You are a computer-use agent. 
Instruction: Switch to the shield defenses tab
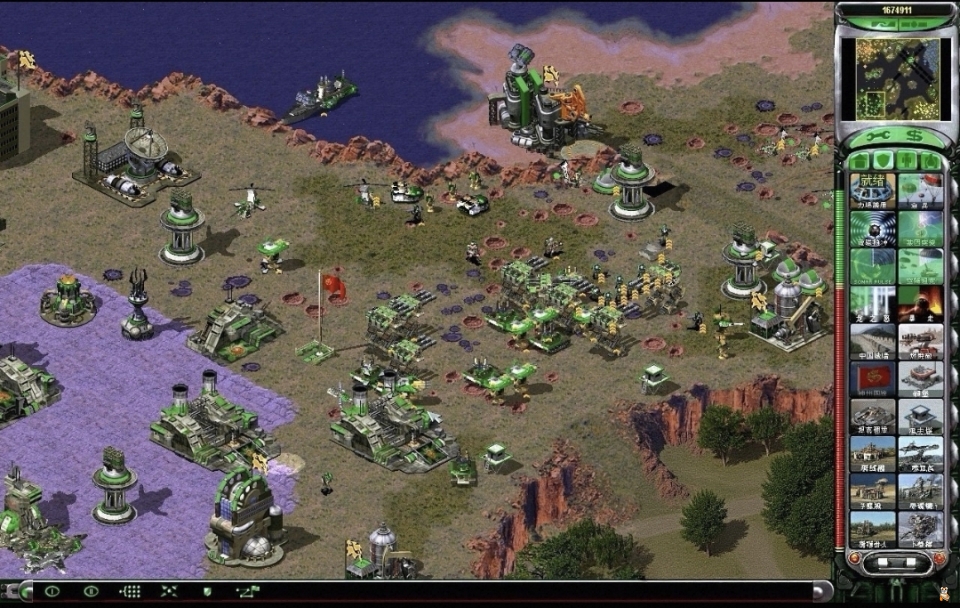click(884, 160)
